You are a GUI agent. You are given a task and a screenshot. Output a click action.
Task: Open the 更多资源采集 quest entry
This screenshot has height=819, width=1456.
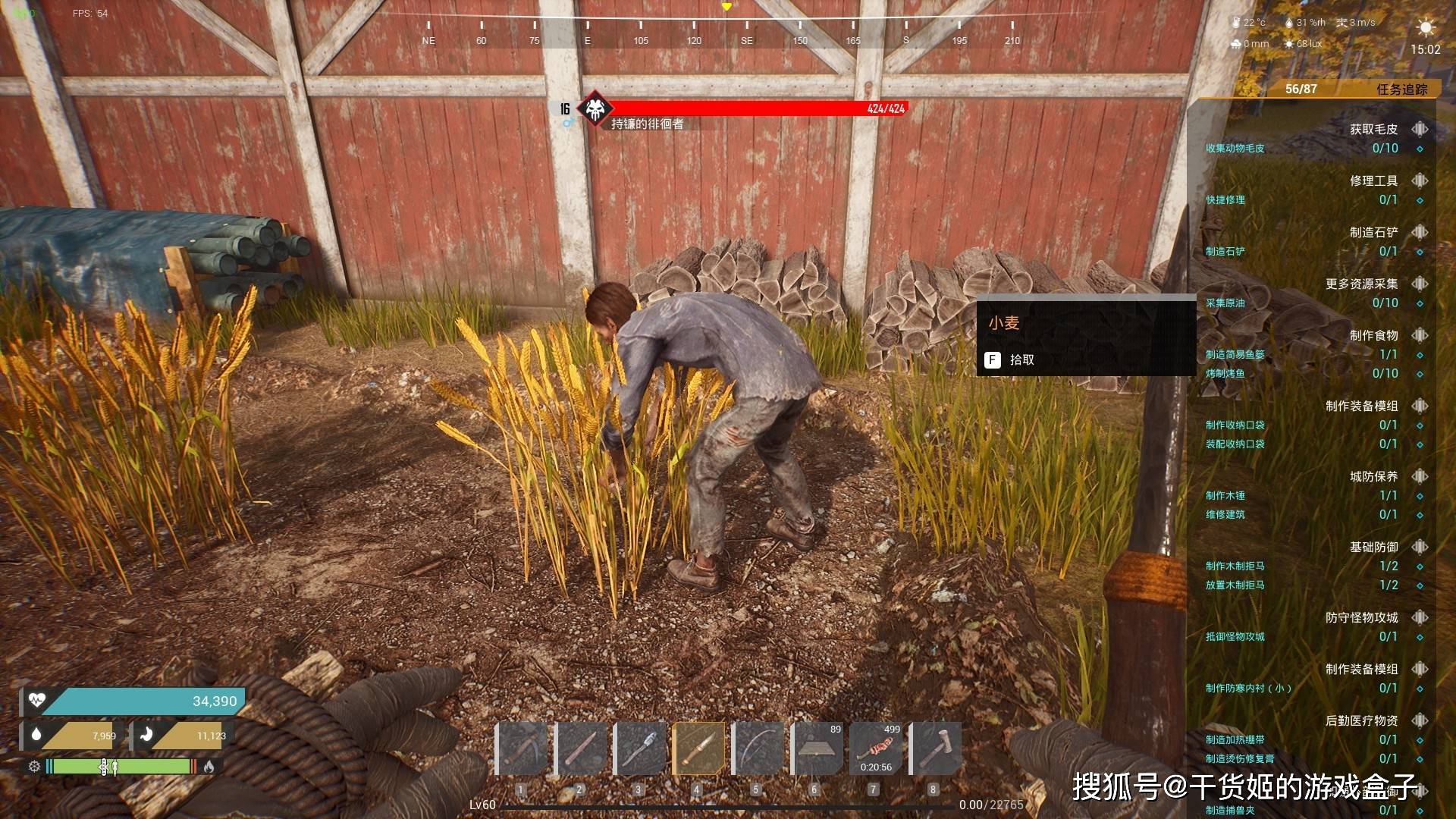click(x=1361, y=284)
